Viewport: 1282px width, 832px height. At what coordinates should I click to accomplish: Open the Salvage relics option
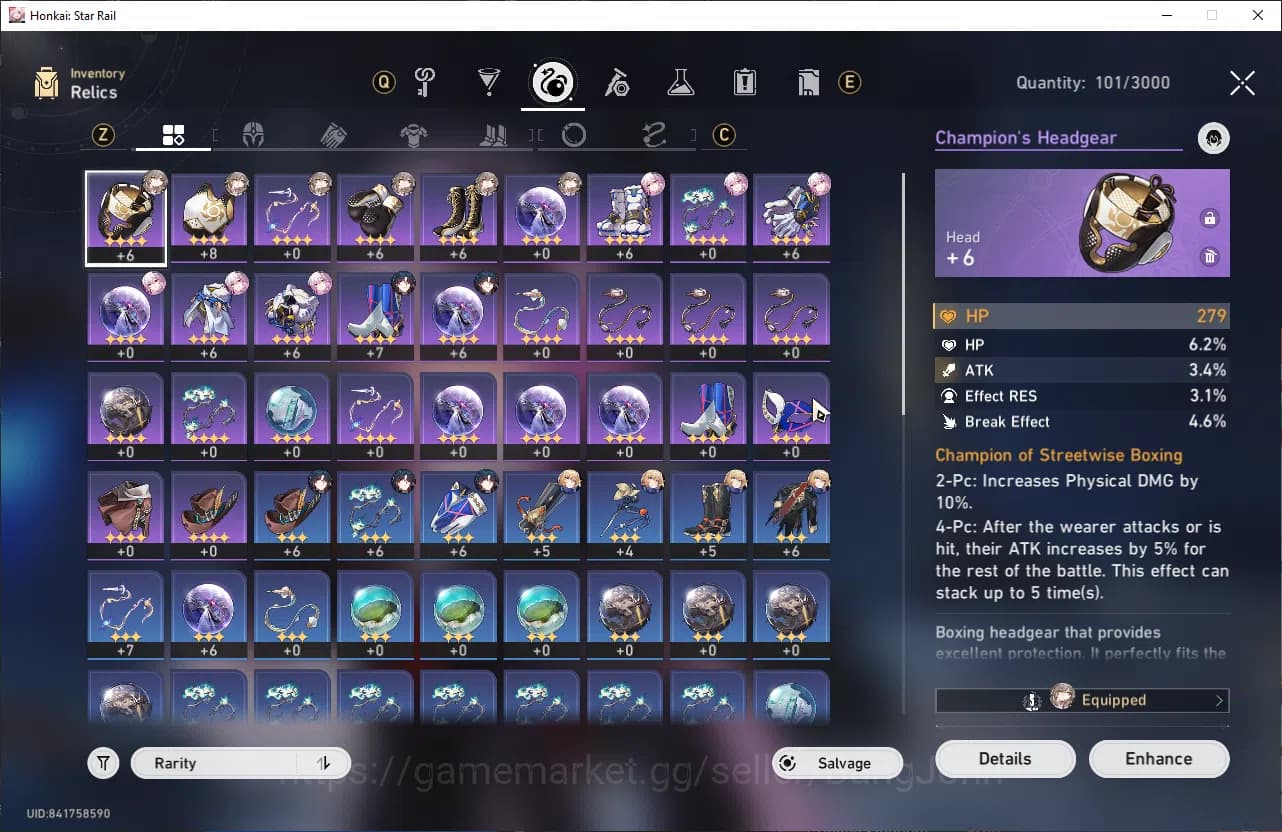tap(837, 763)
